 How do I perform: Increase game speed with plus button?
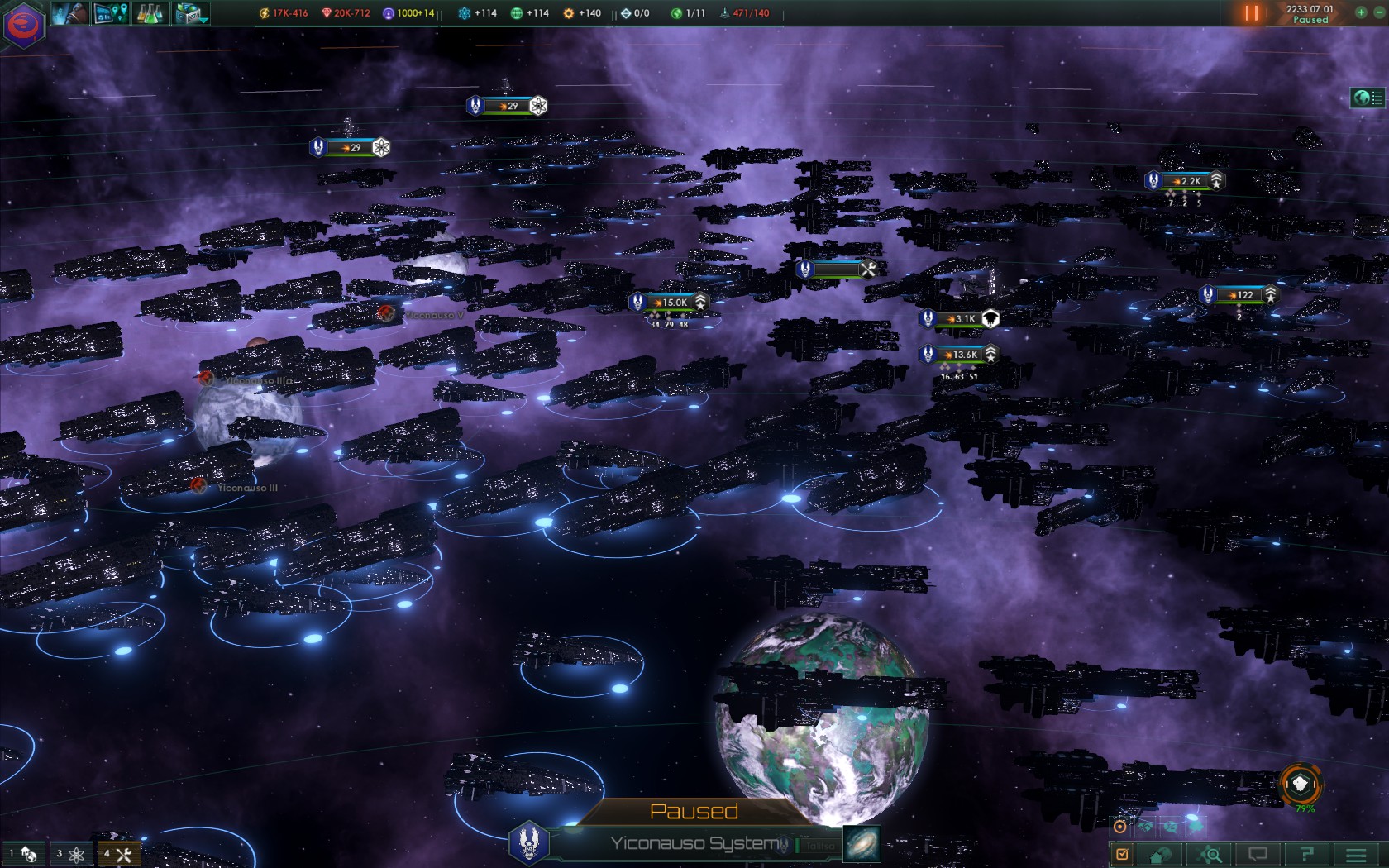coord(1361,12)
